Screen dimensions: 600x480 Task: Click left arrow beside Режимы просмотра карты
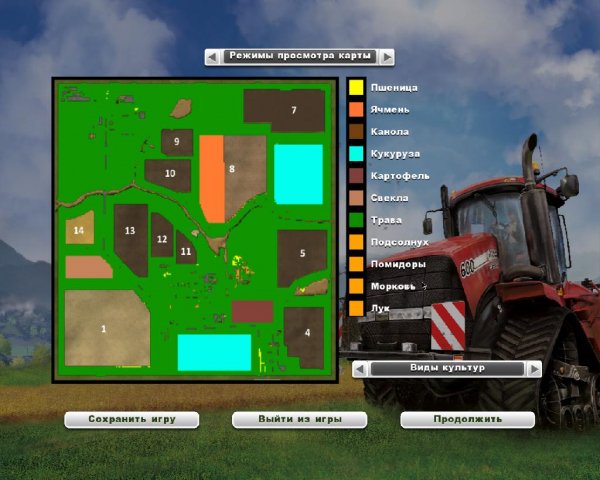212,57
